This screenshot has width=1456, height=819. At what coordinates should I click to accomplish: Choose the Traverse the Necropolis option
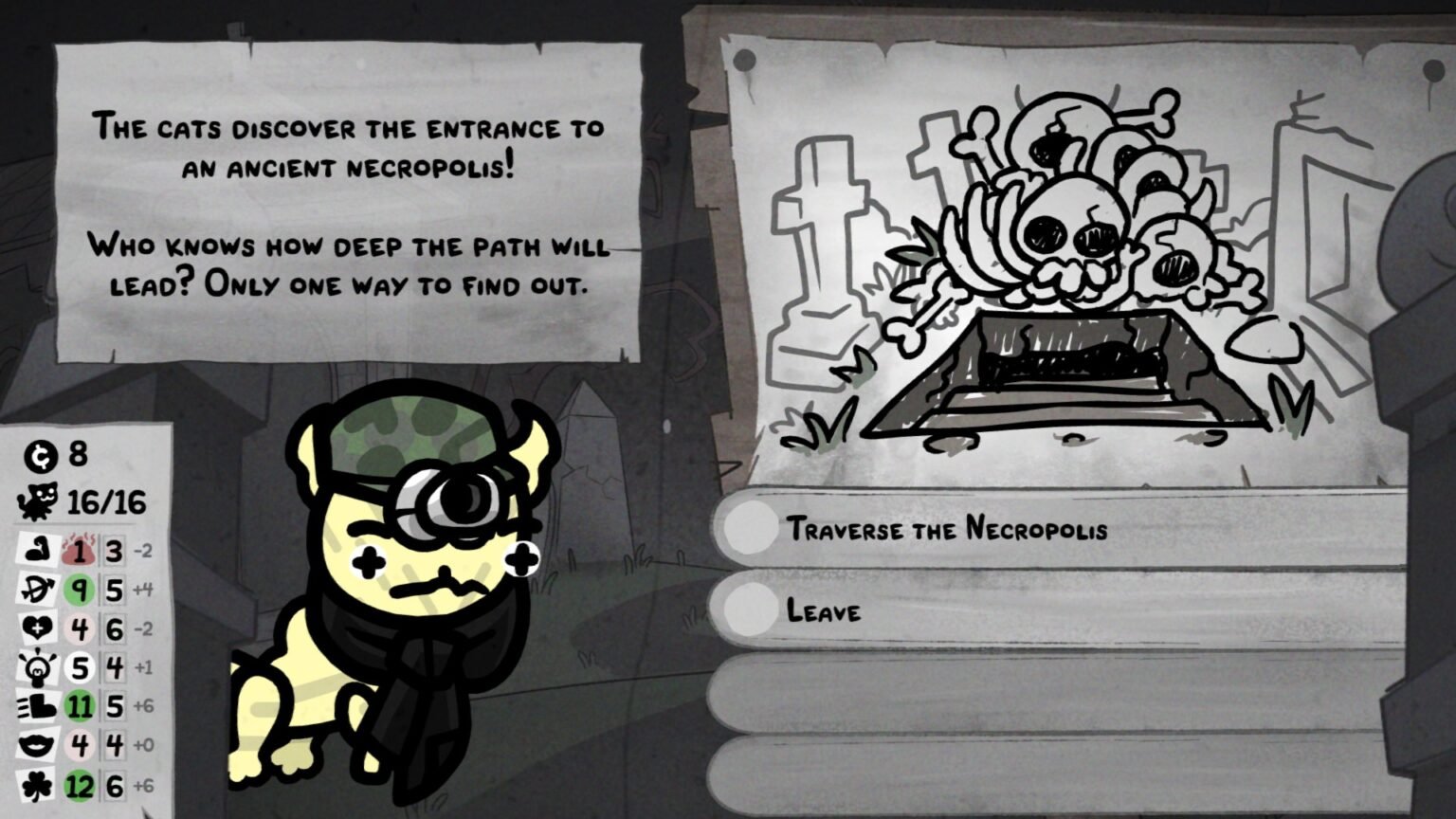coord(948,531)
